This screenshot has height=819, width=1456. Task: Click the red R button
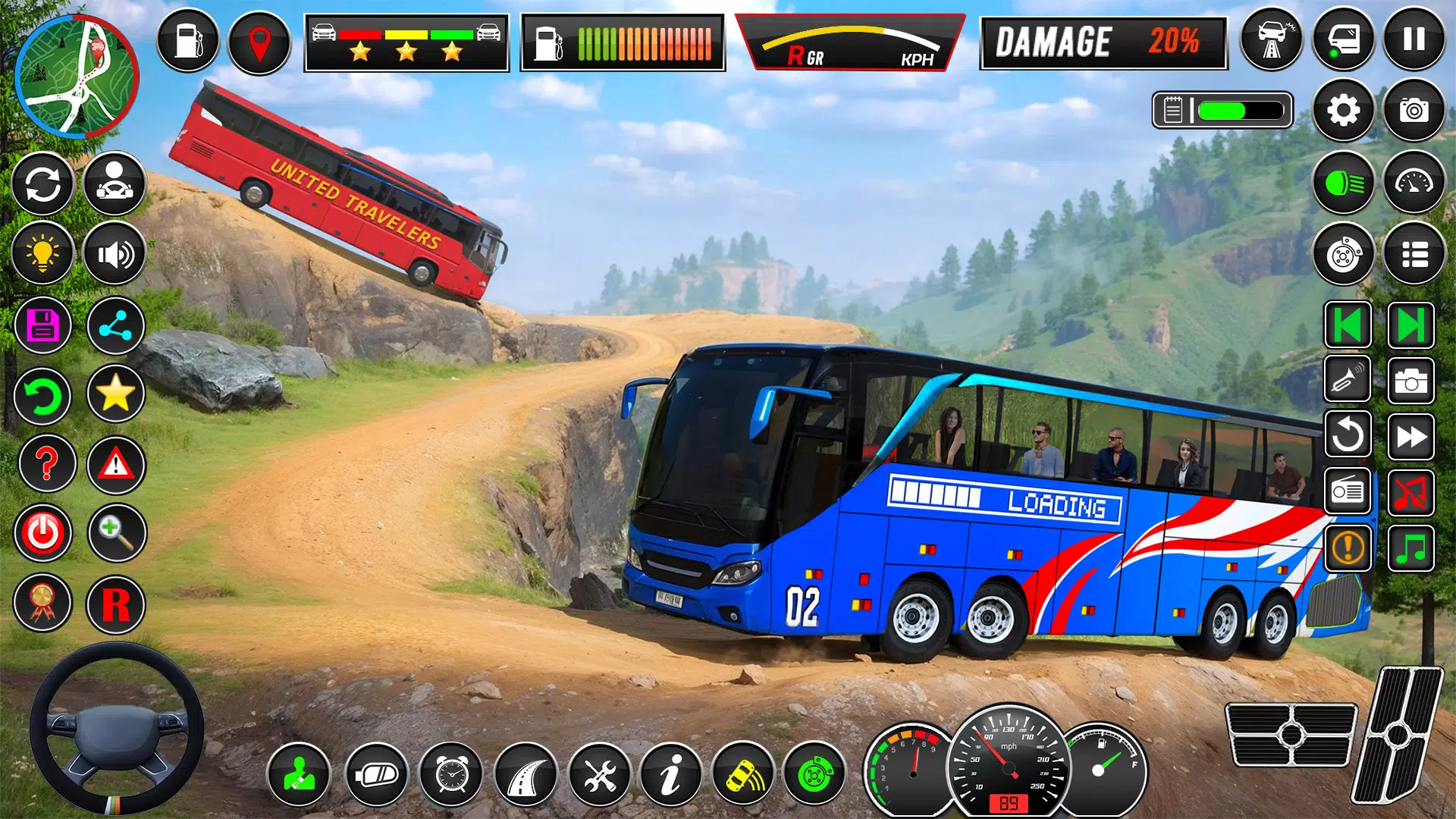(115, 604)
